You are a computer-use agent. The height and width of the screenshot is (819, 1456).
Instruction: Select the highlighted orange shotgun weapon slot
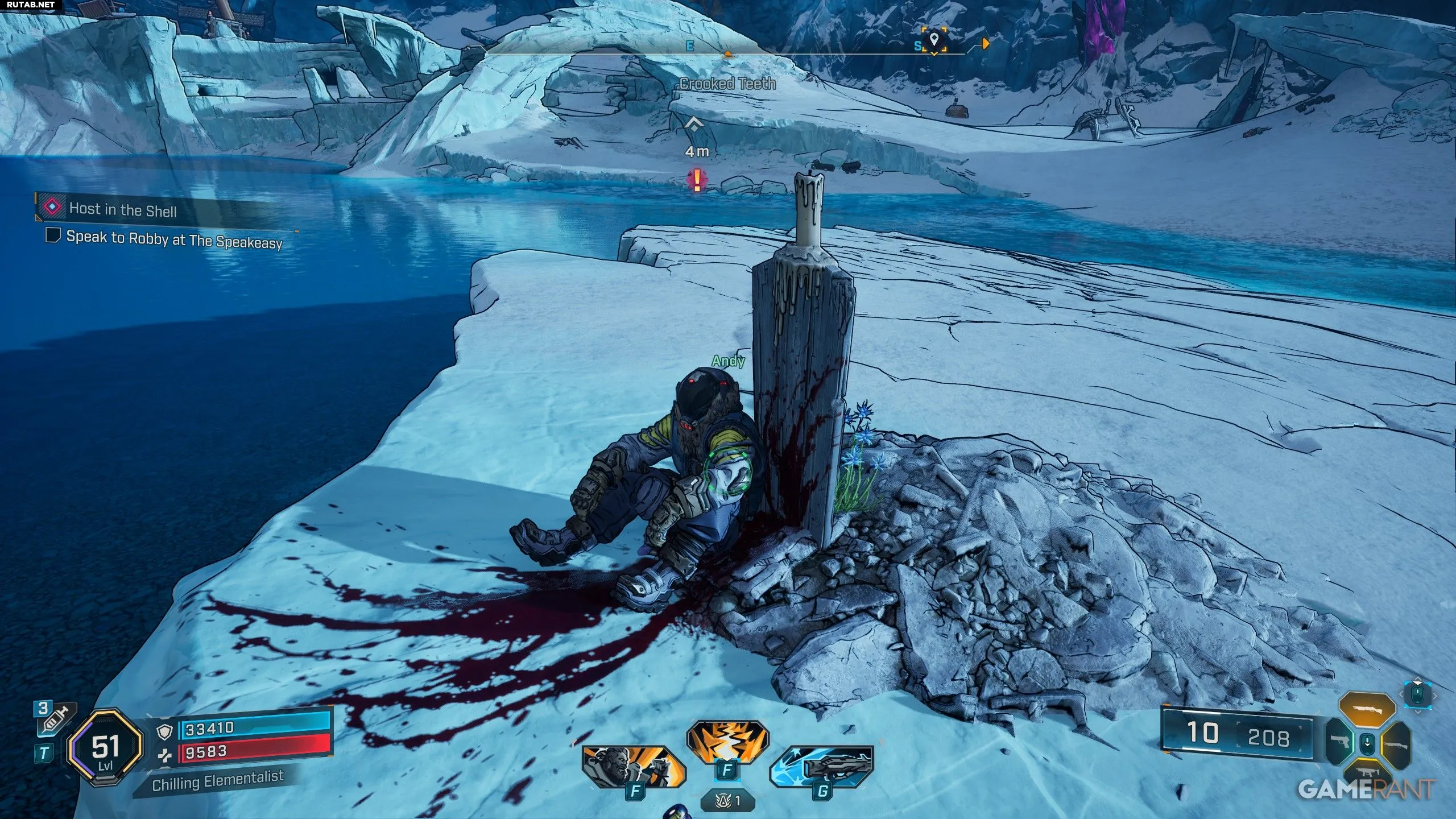pyautogui.click(x=1367, y=710)
